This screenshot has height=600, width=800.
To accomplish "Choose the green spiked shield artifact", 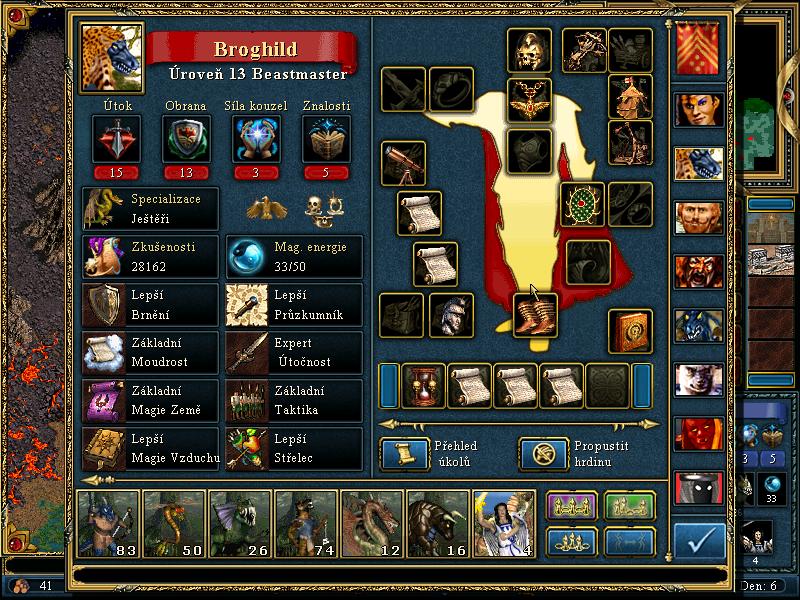I will tap(581, 205).
